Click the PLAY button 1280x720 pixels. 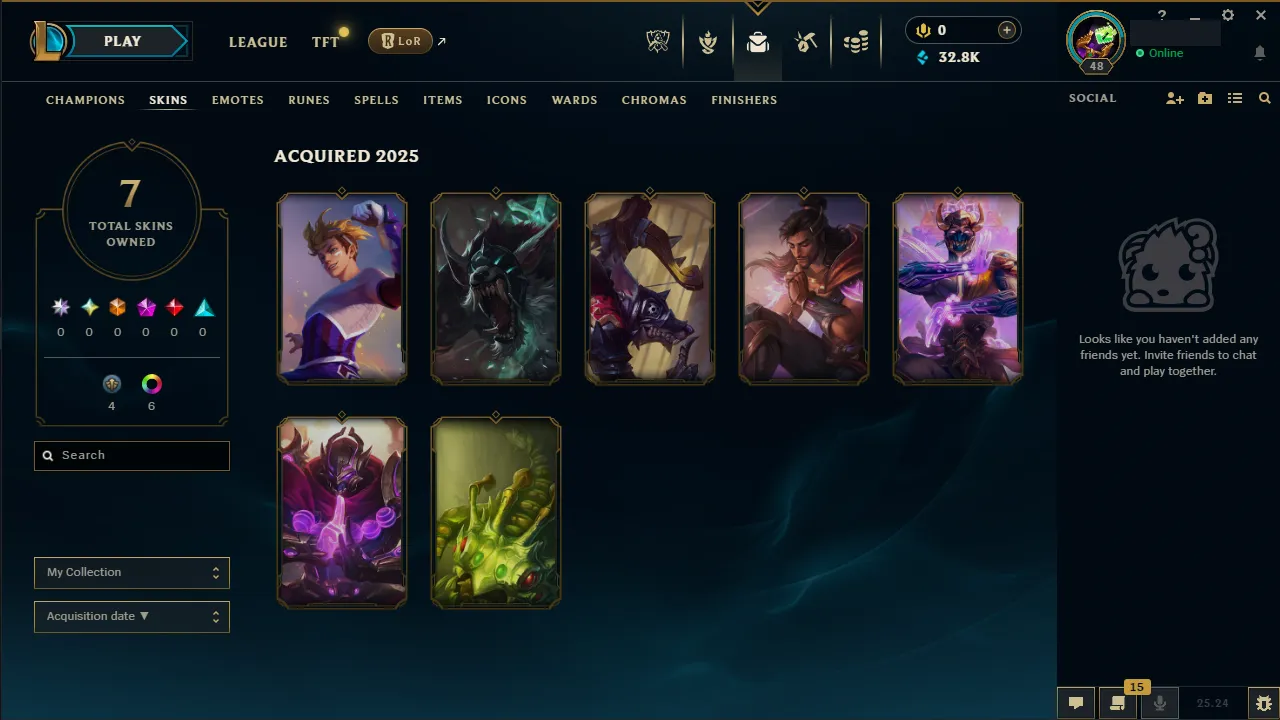(x=122, y=41)
